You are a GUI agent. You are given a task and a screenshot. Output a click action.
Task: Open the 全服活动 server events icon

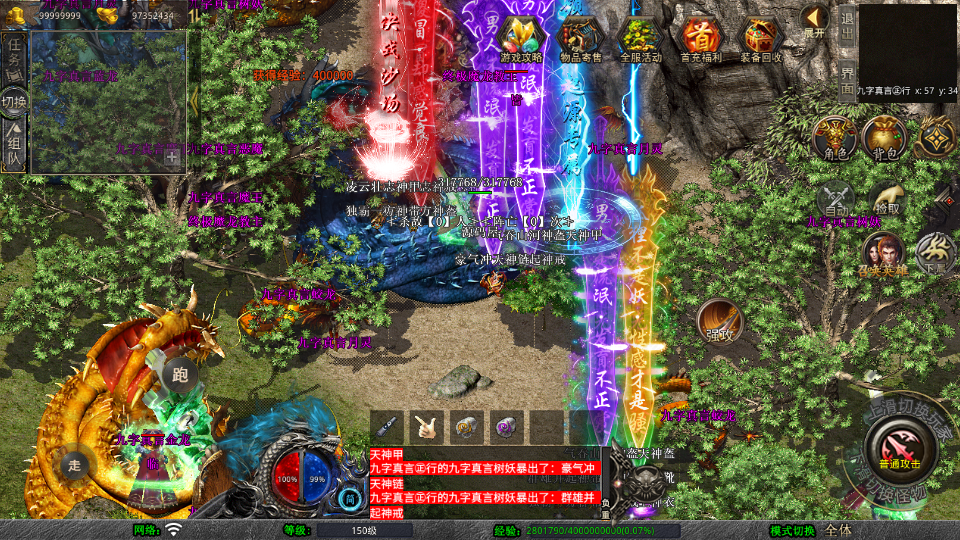point(640,39)
